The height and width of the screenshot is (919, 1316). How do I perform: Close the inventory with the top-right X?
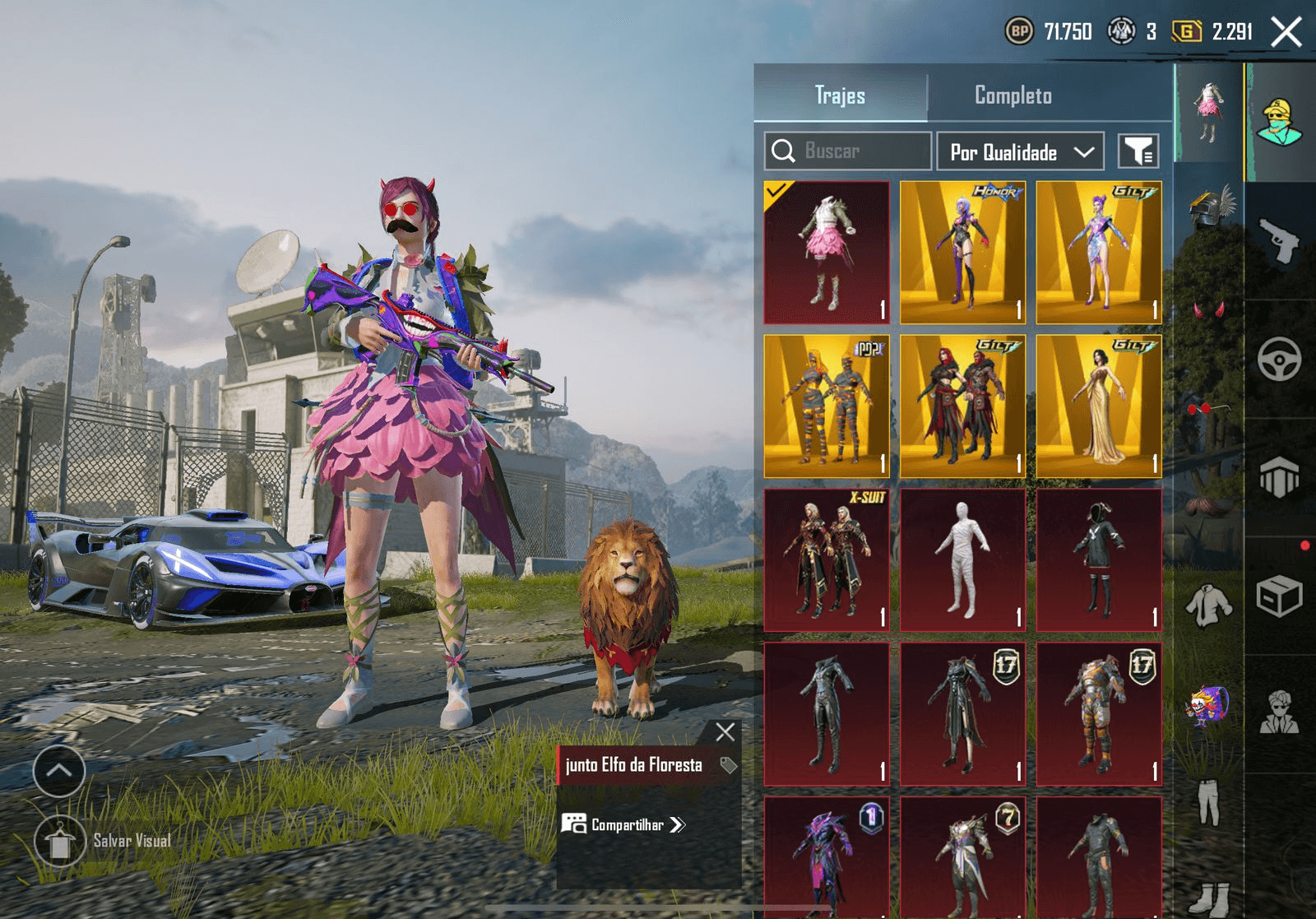pyautogui.click(x=1286, y=32)
